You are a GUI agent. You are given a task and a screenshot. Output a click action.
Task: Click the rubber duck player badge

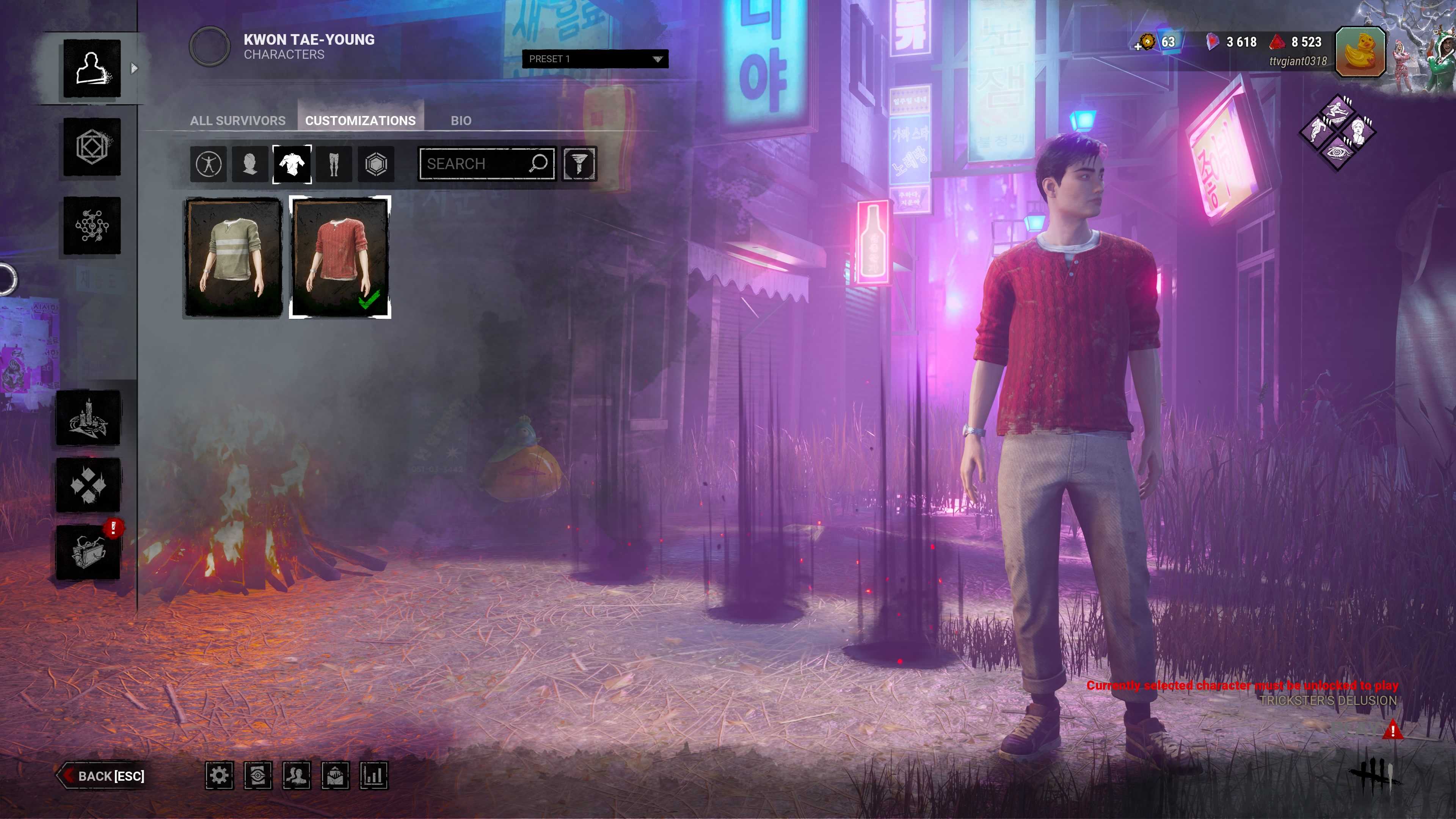1360,52
